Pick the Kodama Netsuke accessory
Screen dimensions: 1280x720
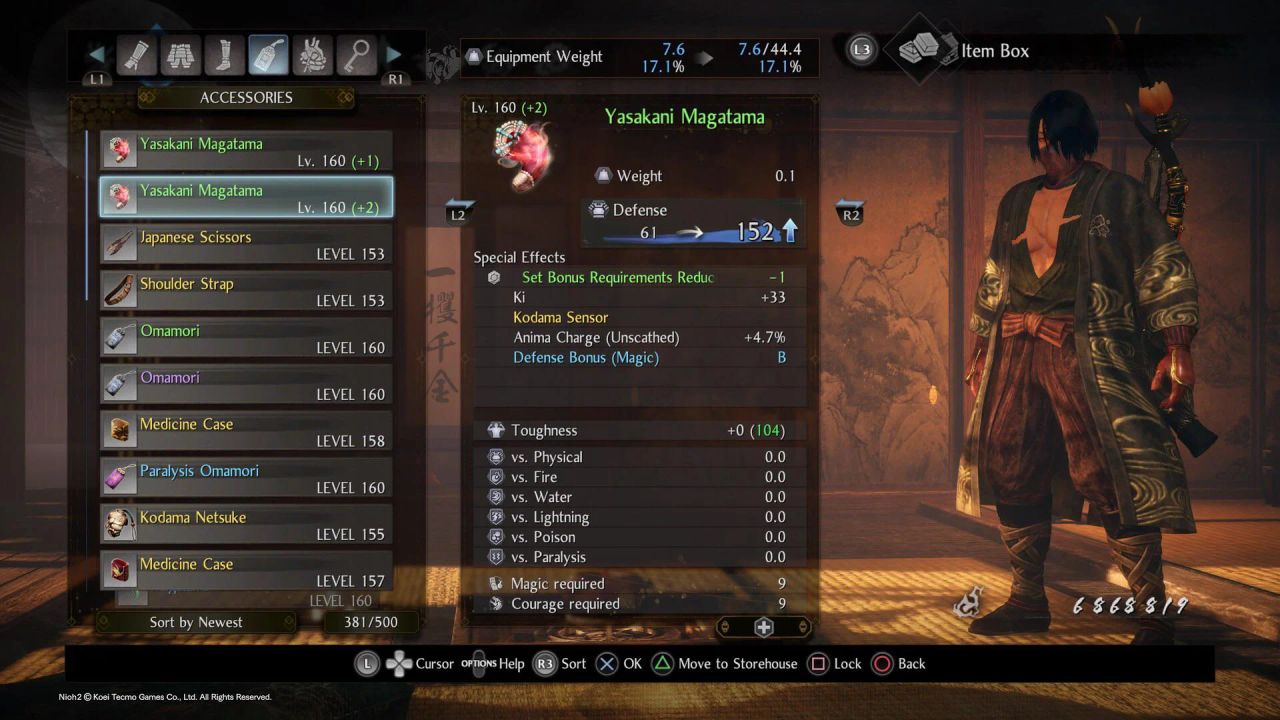(246, 525)
